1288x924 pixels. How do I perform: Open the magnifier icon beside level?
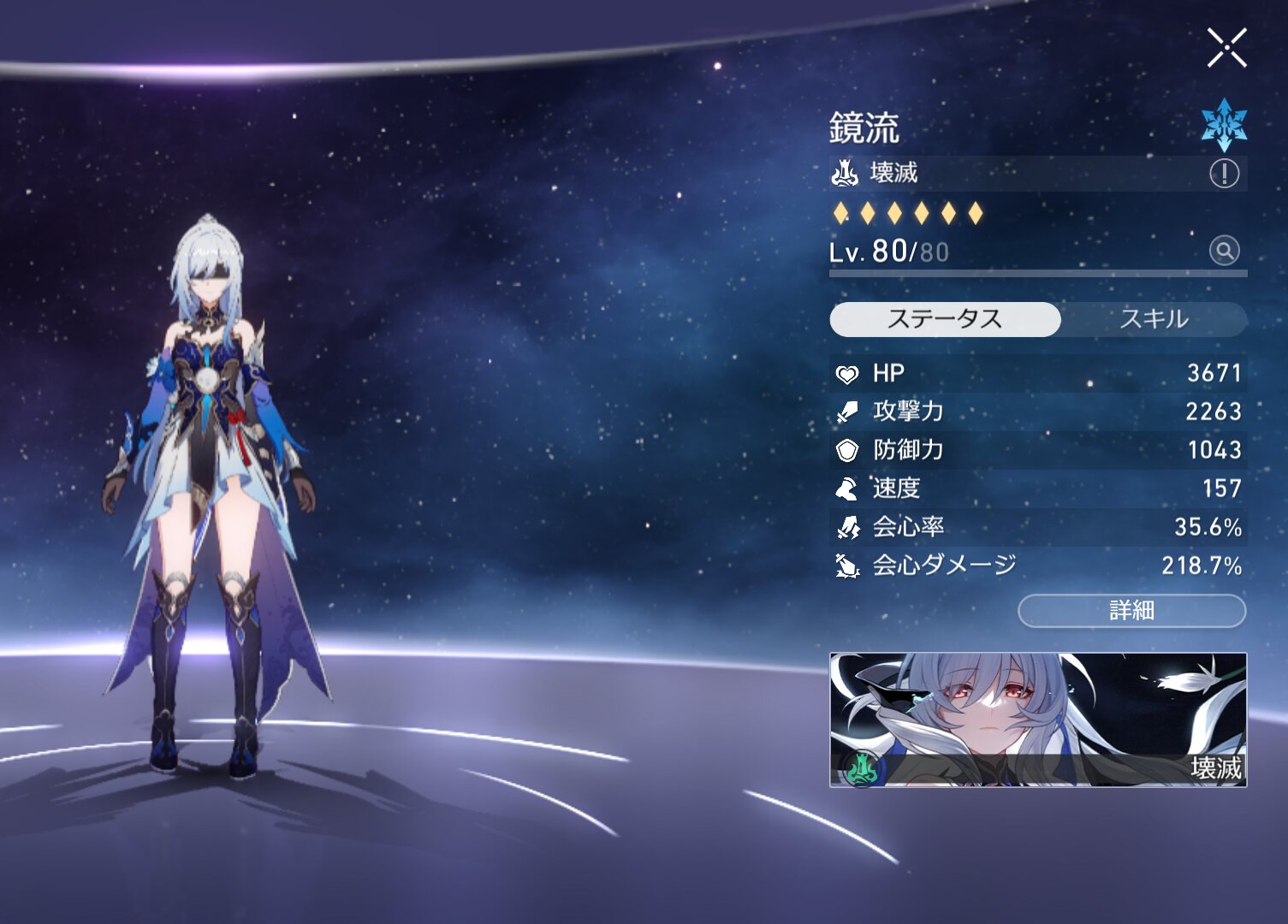(1224, 251)
